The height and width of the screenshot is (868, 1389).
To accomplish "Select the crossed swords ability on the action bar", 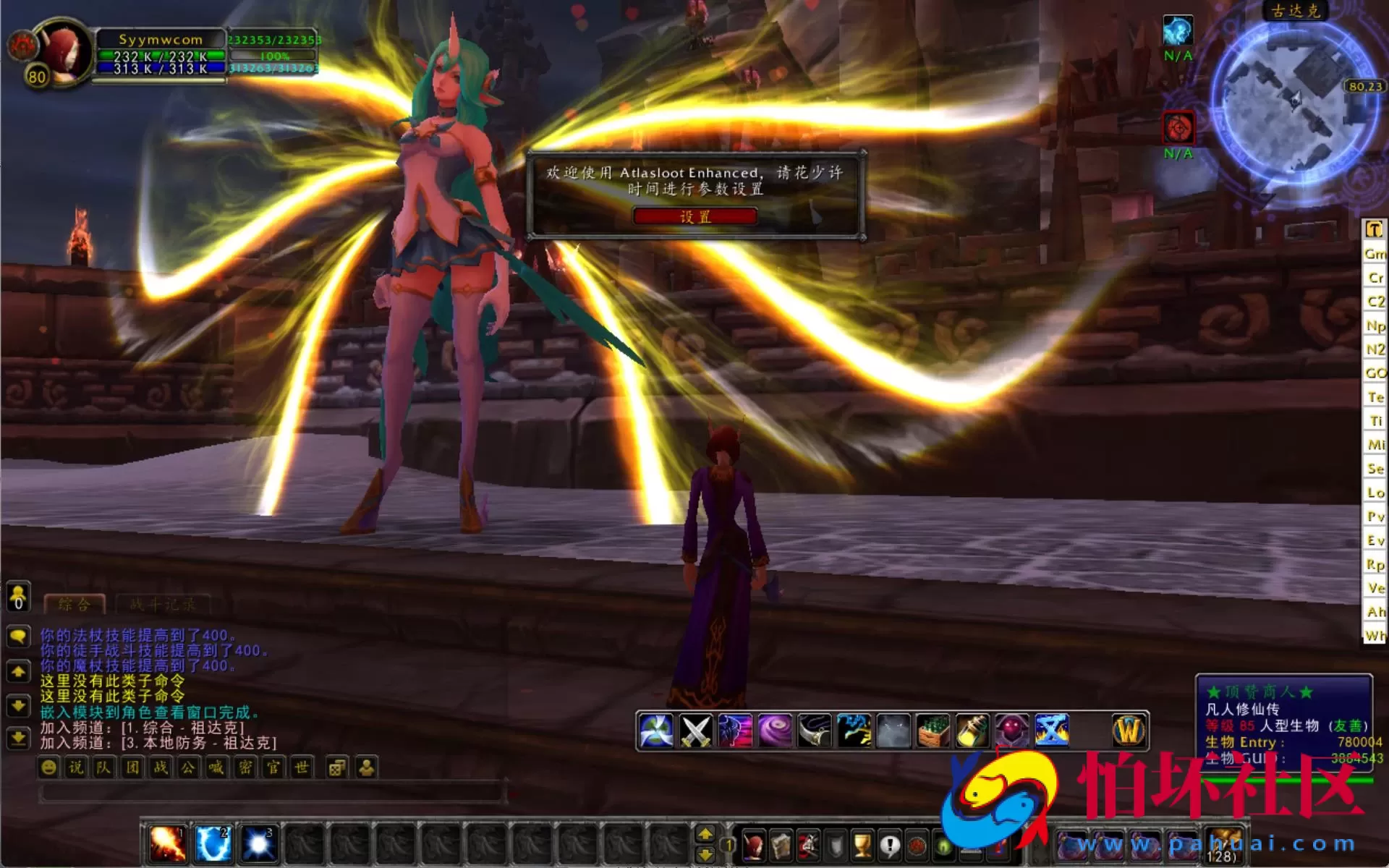I will pos(694,729).
